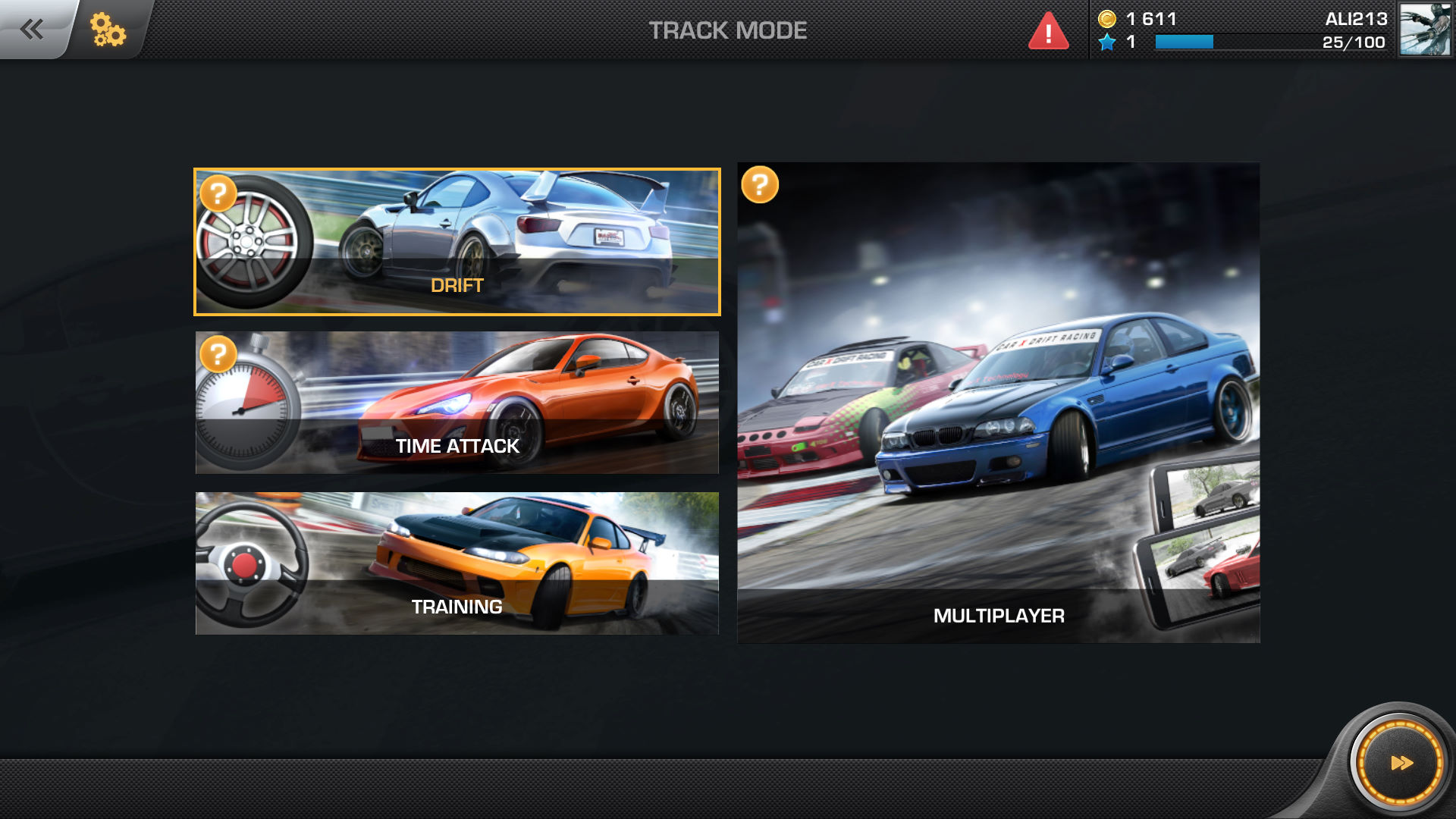Show help for Drift mode

(x=218, y=193)
